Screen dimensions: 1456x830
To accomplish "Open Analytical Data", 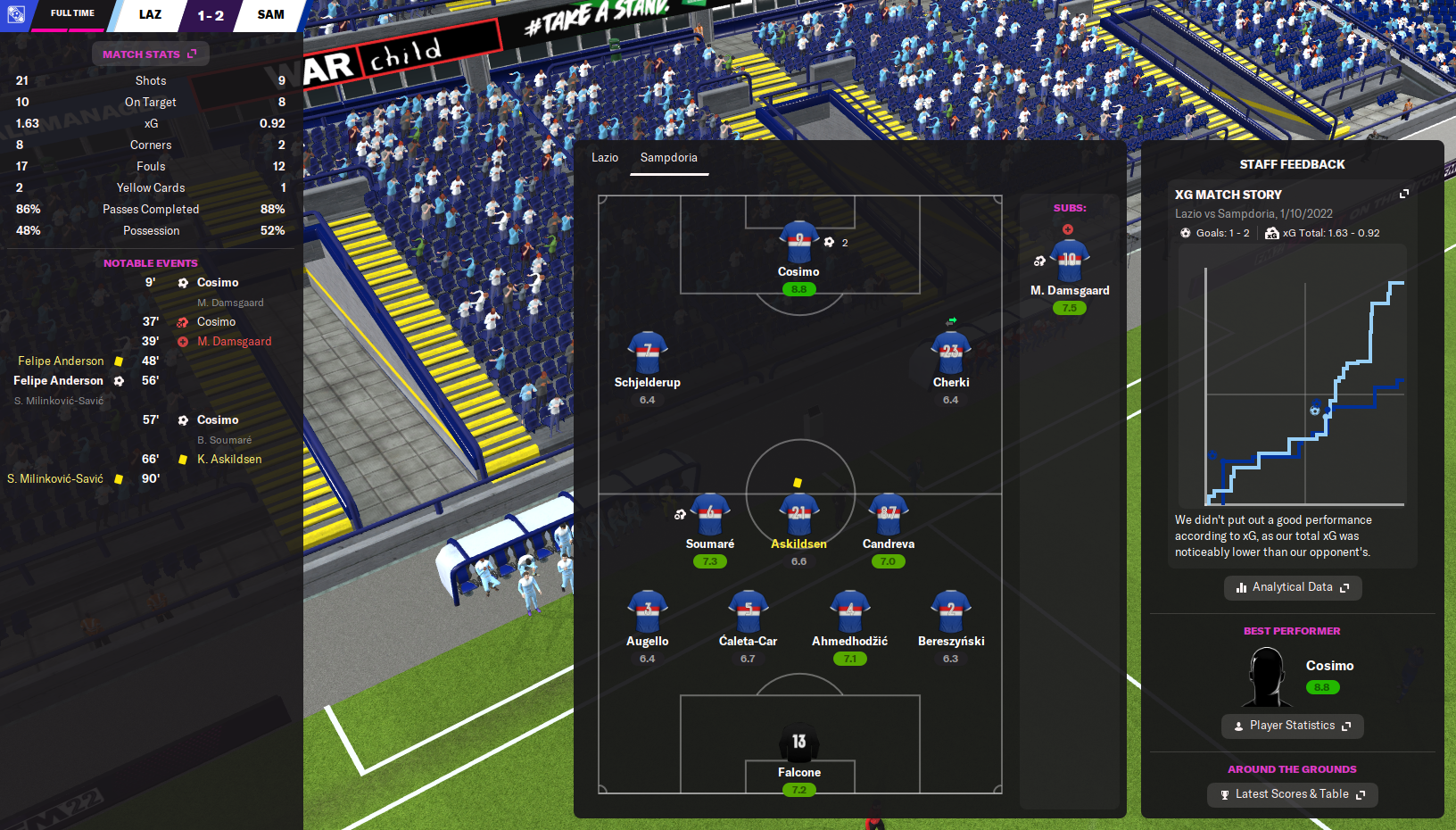I will pyautogui.click(x=1292, y=587).
